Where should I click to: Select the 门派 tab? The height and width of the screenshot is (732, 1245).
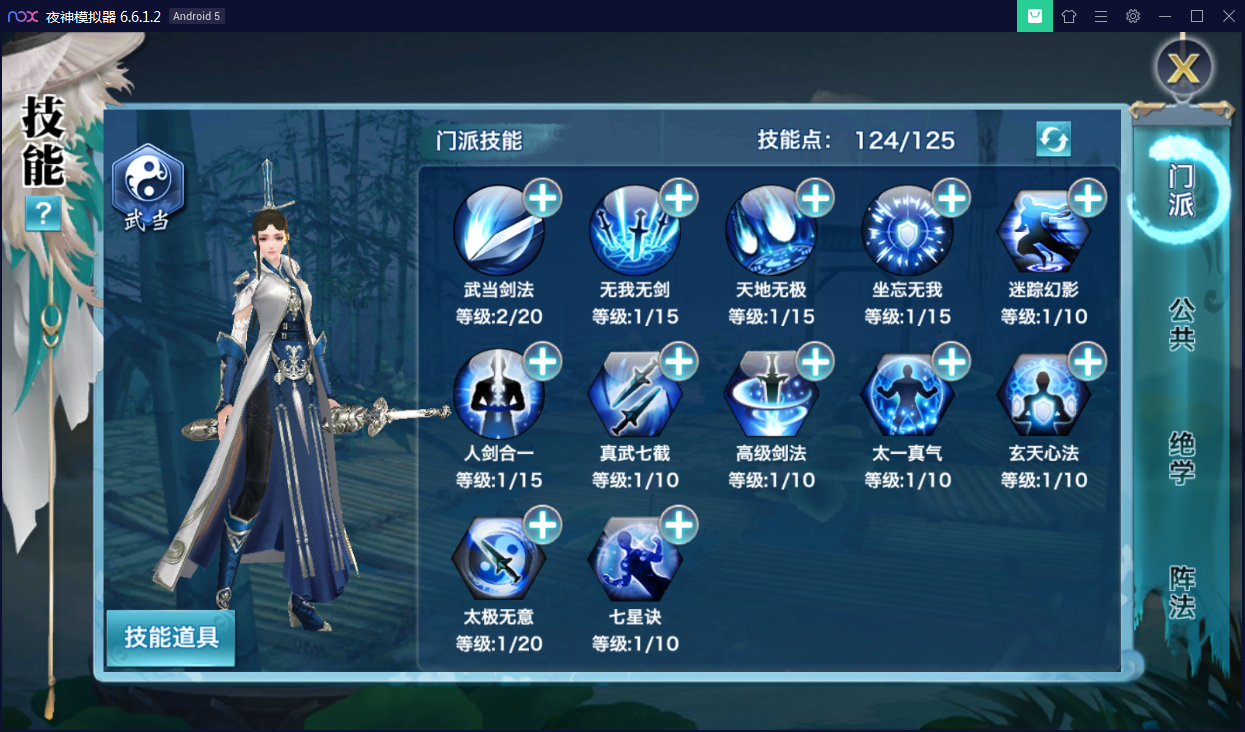[1182, 190]
